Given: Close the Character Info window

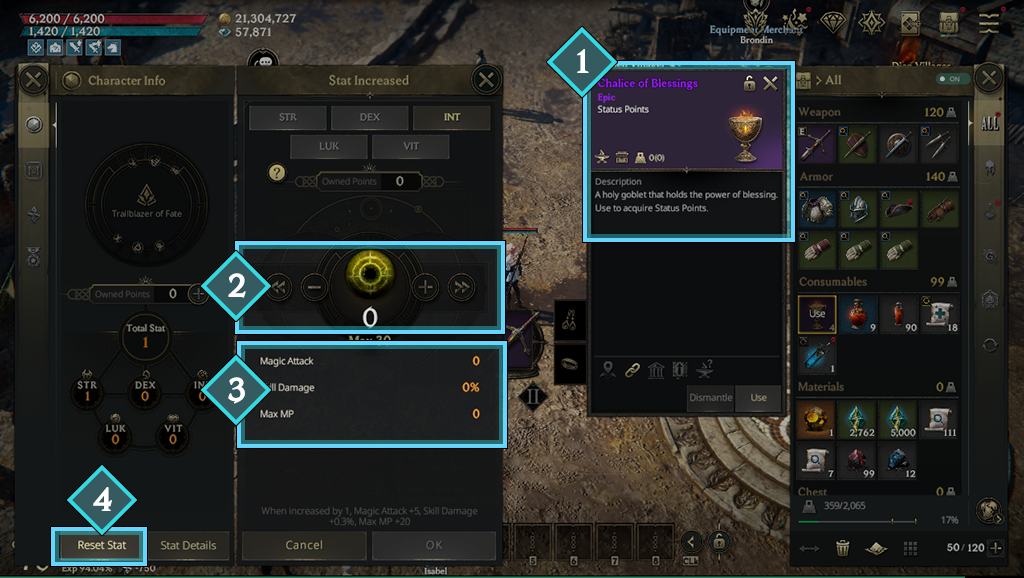Looking at the screenshot, I should click(x=34, y=80).
